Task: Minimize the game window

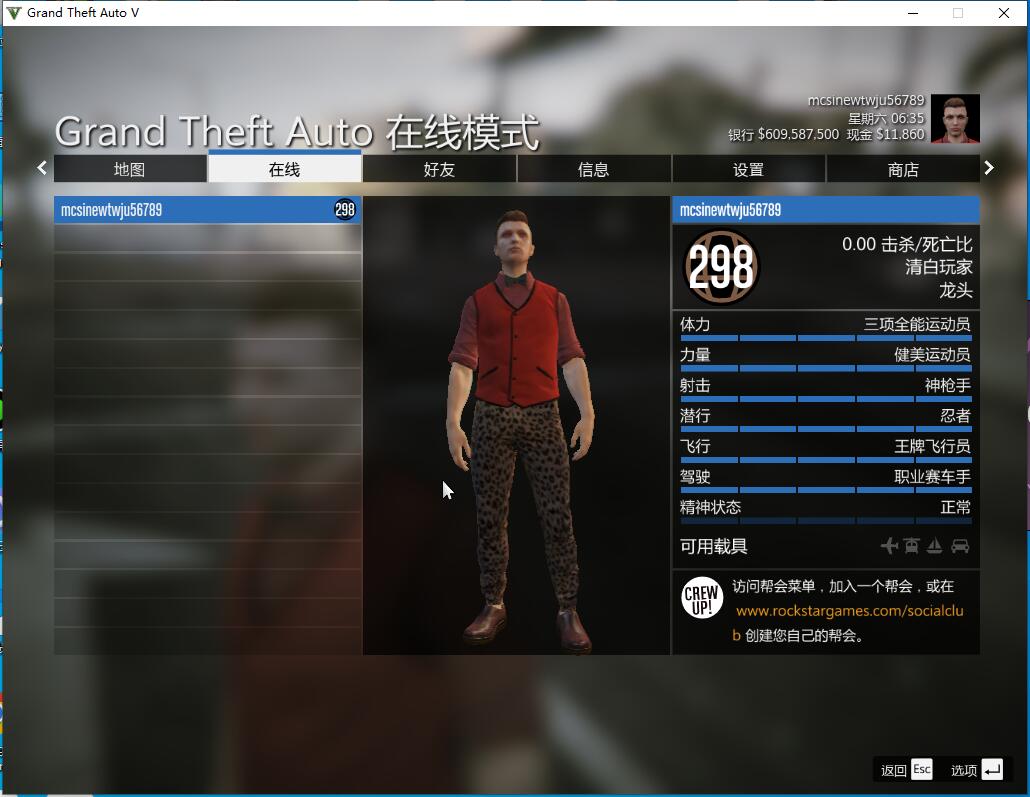Action: [912, 13]
